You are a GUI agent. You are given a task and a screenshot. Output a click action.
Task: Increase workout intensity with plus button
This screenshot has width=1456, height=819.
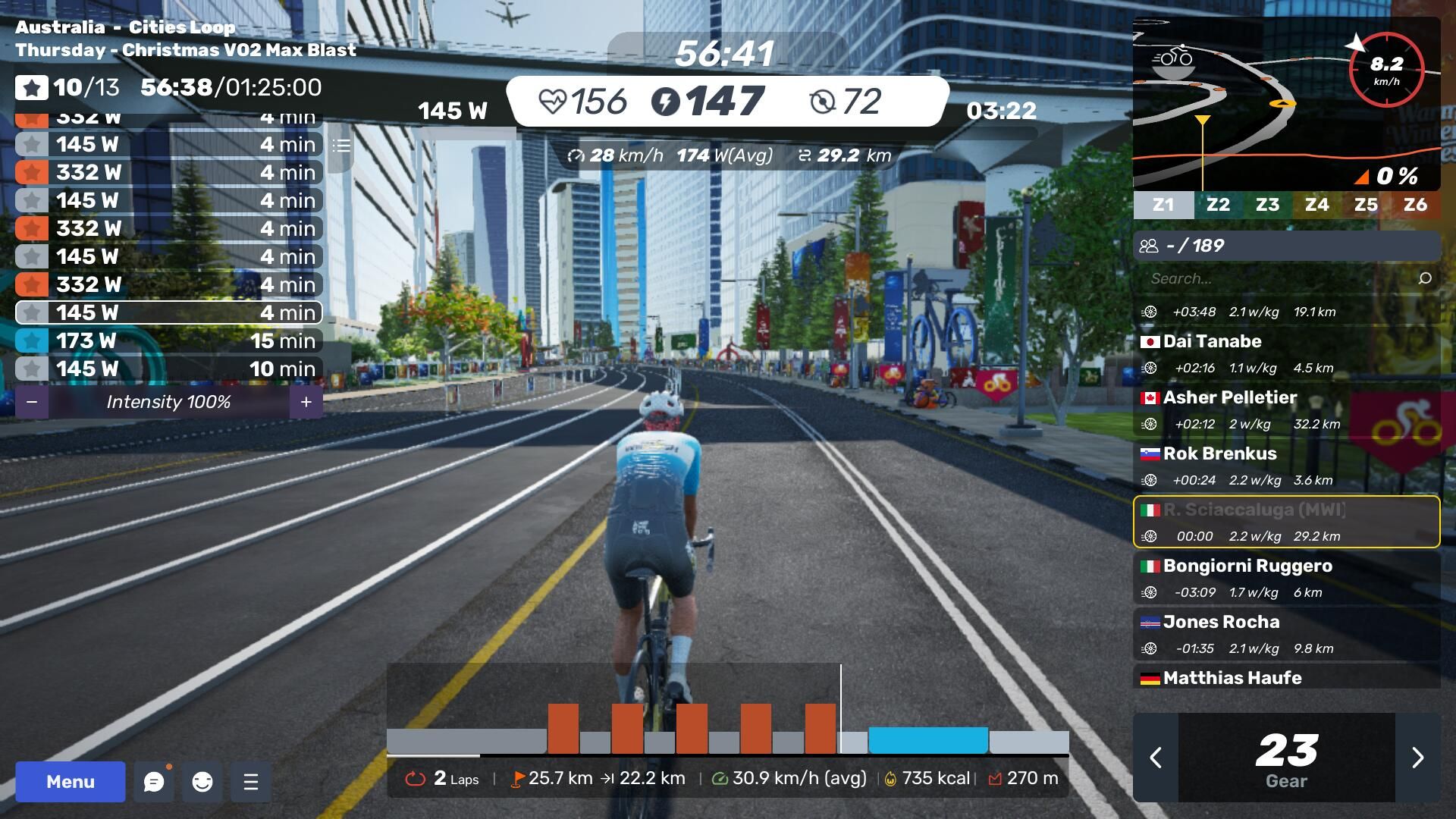306,402
